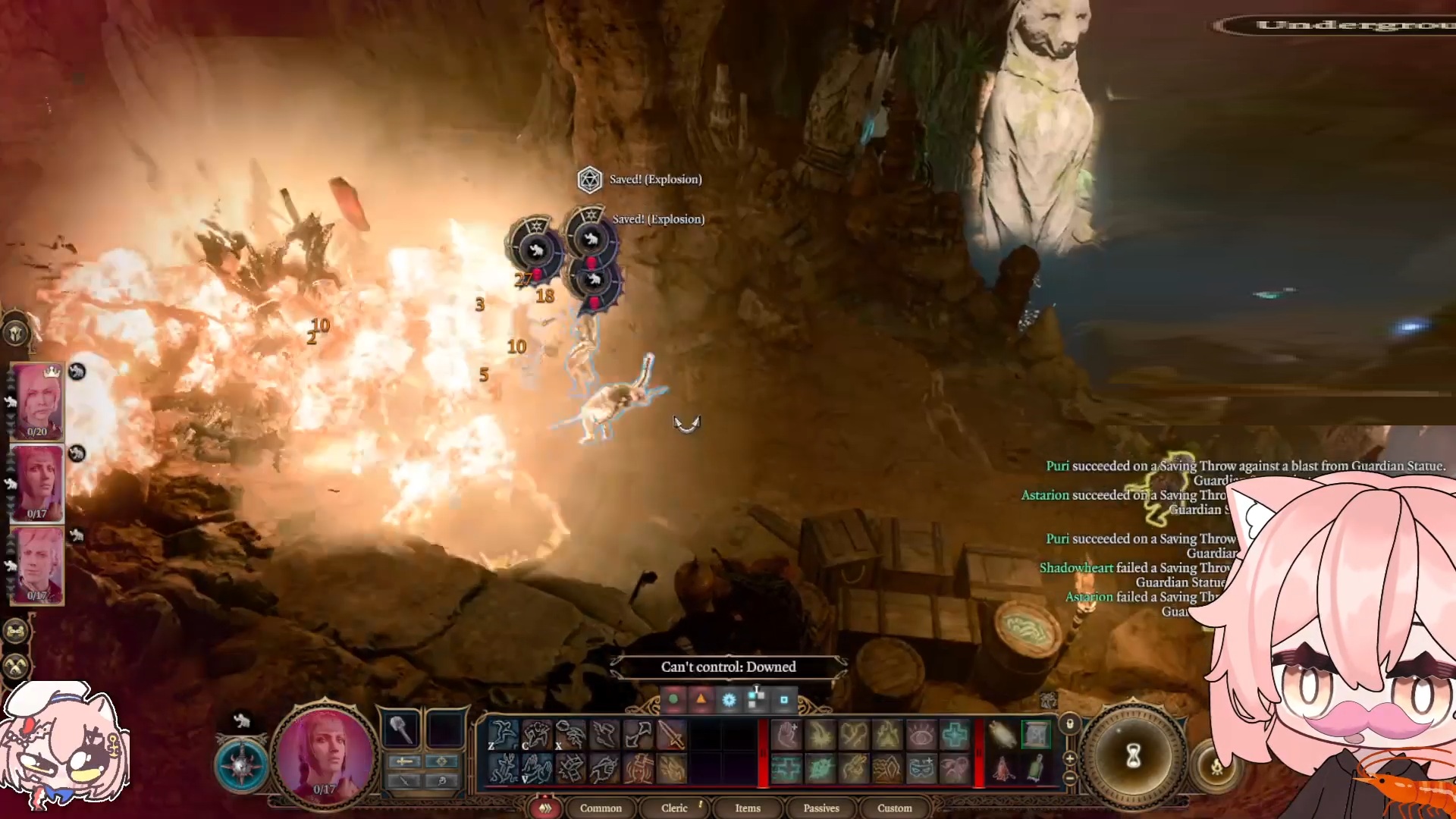
Task: Select the crowned party leader portrait
Action: point(37,400)
